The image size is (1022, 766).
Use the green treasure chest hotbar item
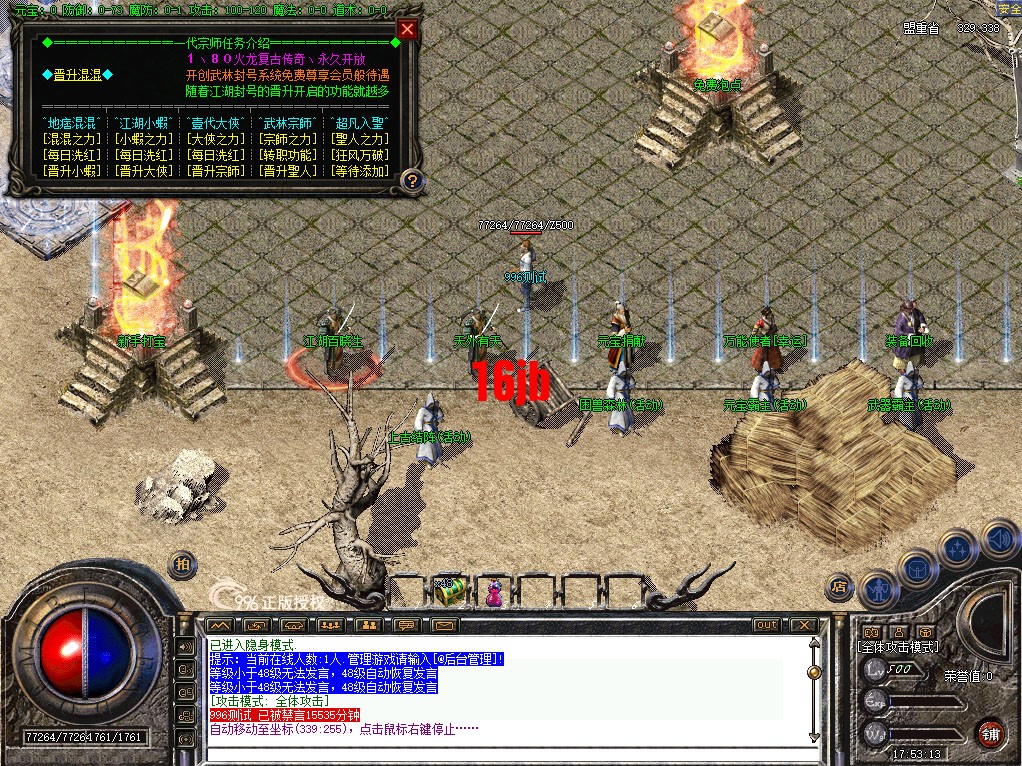[446, 591]
